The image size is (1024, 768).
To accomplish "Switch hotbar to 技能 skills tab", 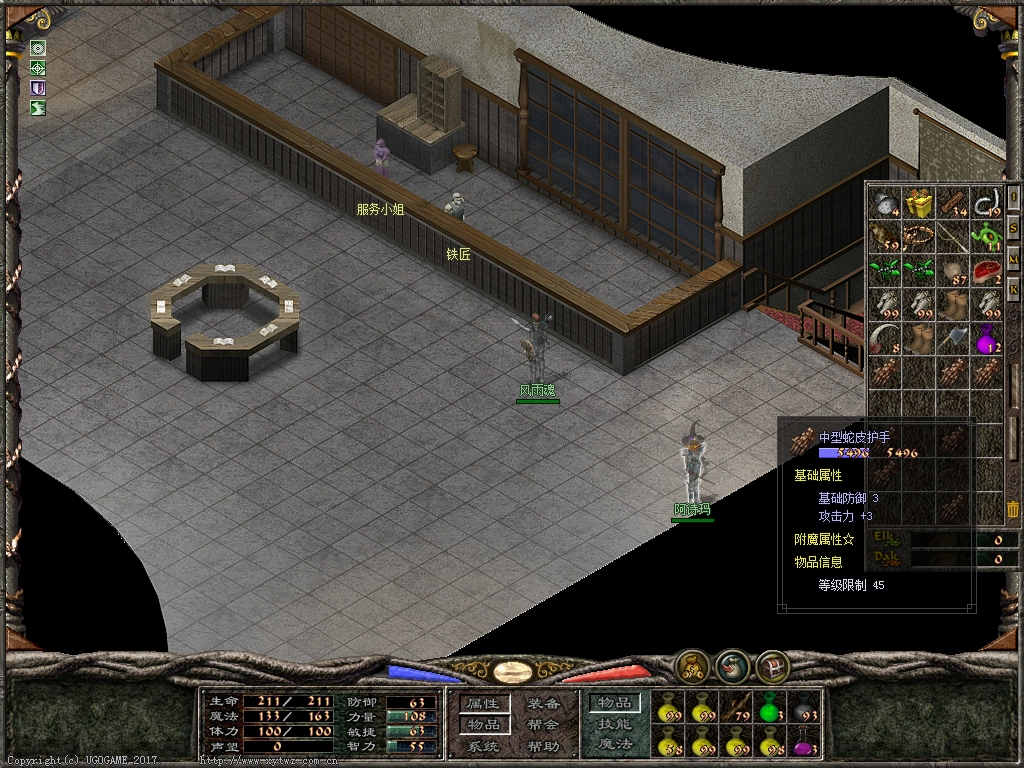I will point(614,724).
